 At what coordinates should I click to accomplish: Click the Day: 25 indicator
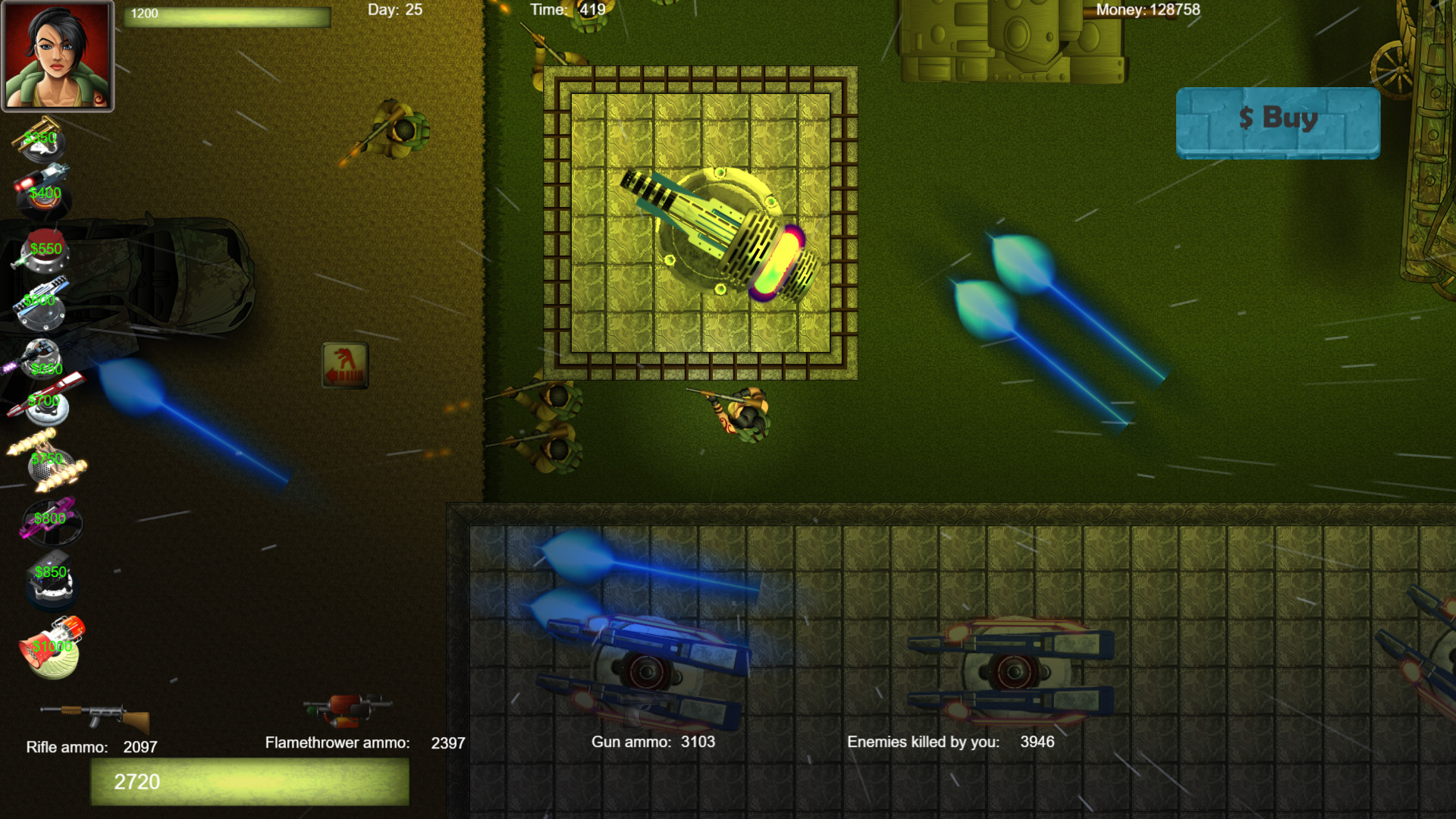pyautogui.click(x=391, y=10)
